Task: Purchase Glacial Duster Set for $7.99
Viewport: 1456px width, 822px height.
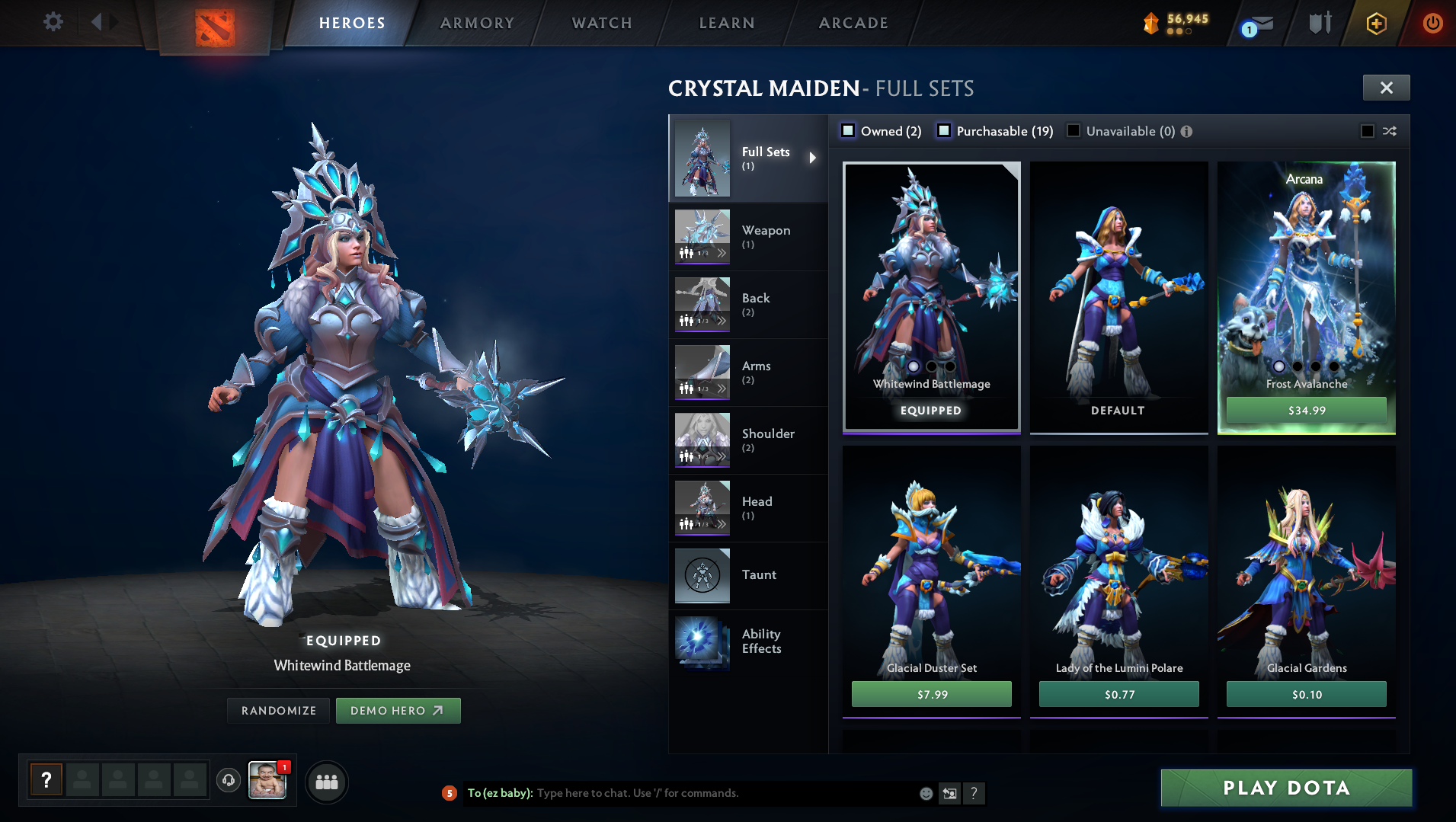Action: coord(931,694)
